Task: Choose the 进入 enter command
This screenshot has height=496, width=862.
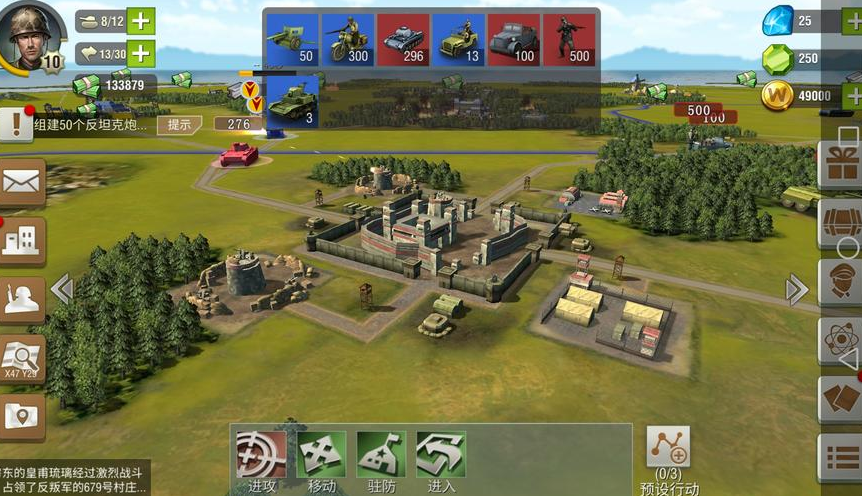Action: click(x=441, y=460)
